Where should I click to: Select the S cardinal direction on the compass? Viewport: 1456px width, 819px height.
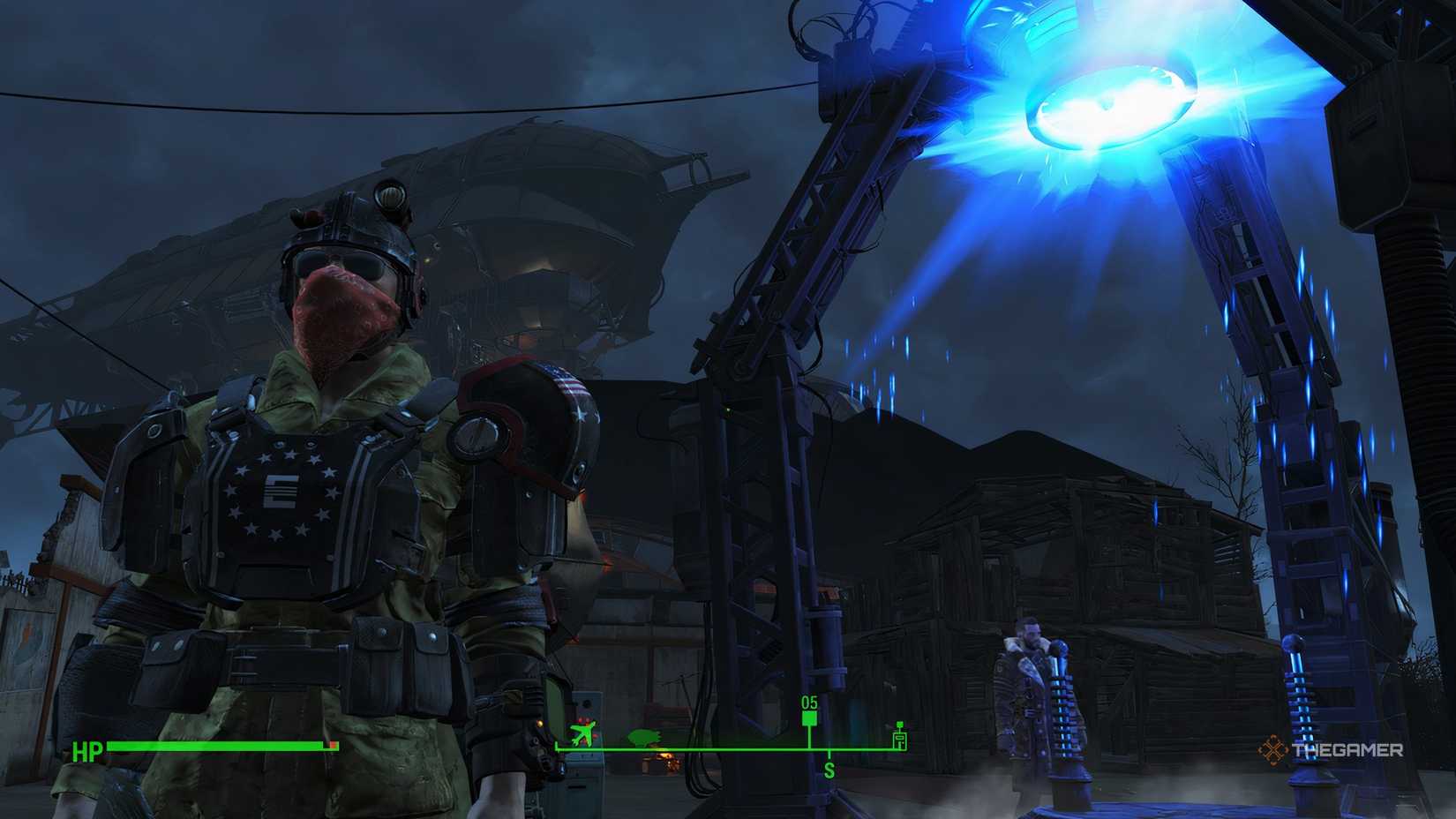click(828, 769)
